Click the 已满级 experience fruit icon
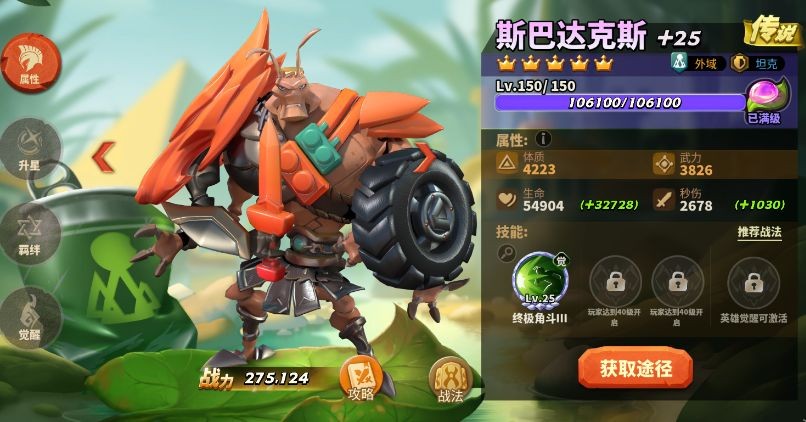The image size is (806, 422). [x=767, y=99]
